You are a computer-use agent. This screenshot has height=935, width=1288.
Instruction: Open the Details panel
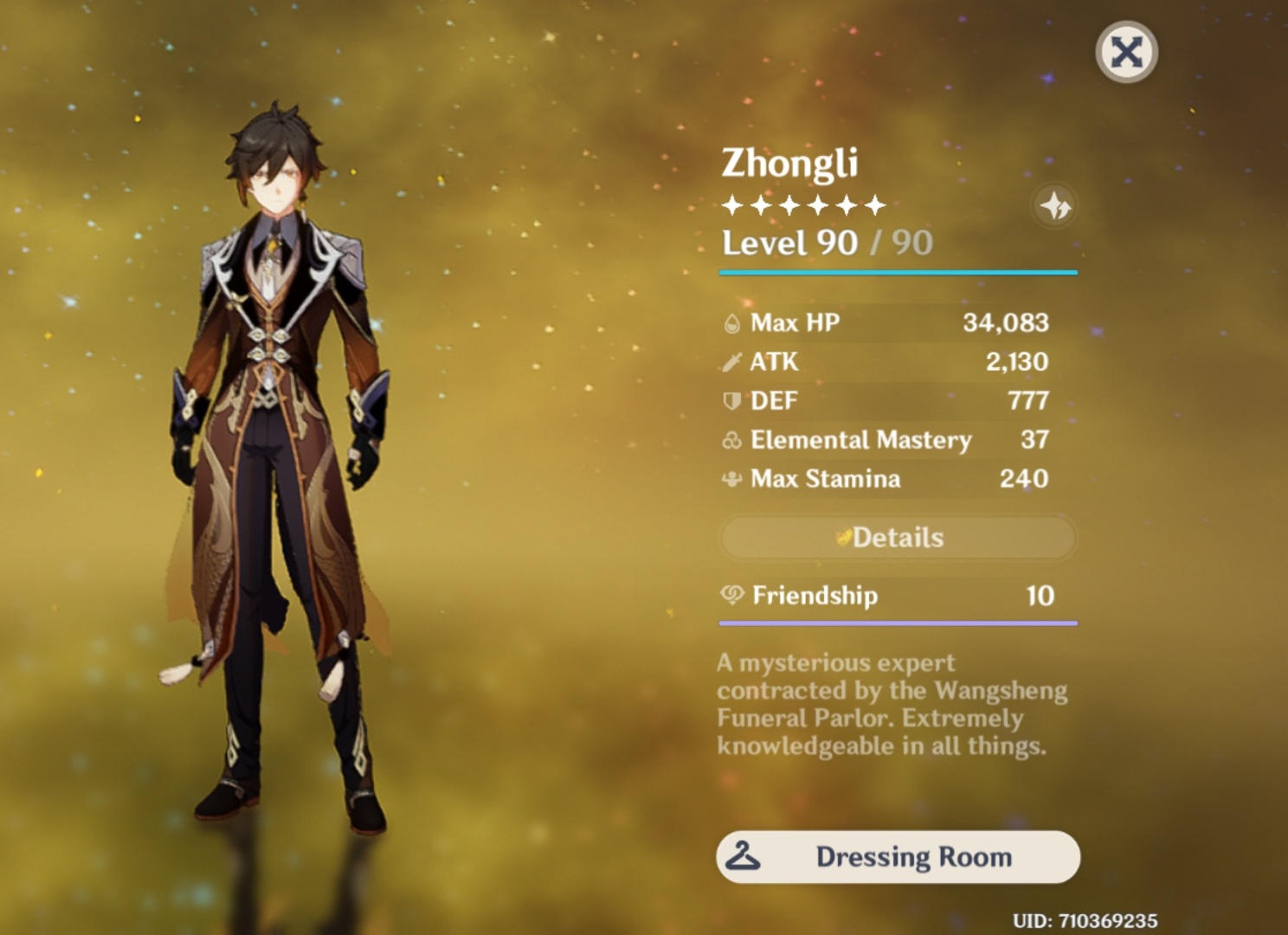click(x=898, y=537)
